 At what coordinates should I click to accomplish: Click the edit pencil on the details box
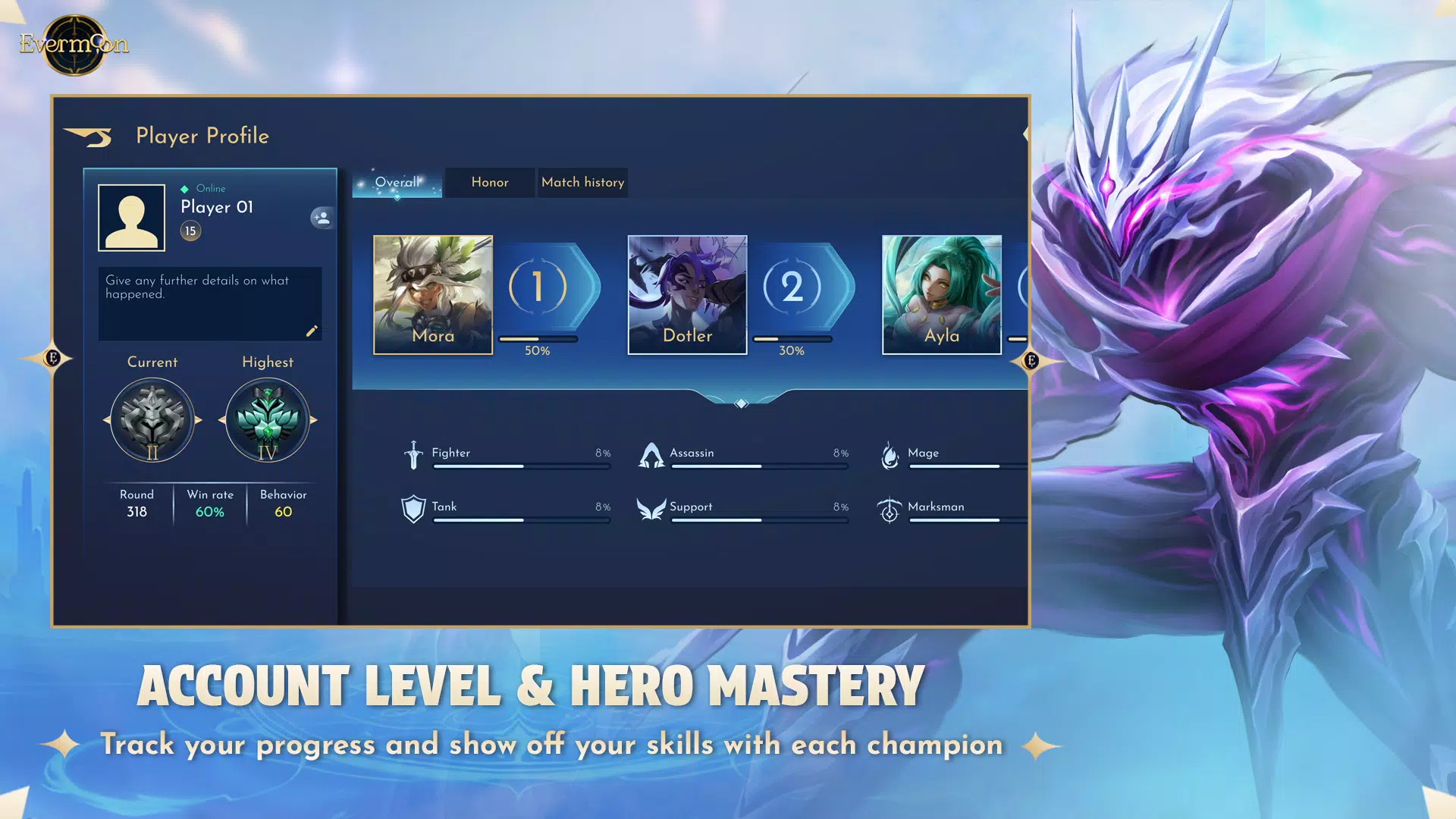pos(312,331)
